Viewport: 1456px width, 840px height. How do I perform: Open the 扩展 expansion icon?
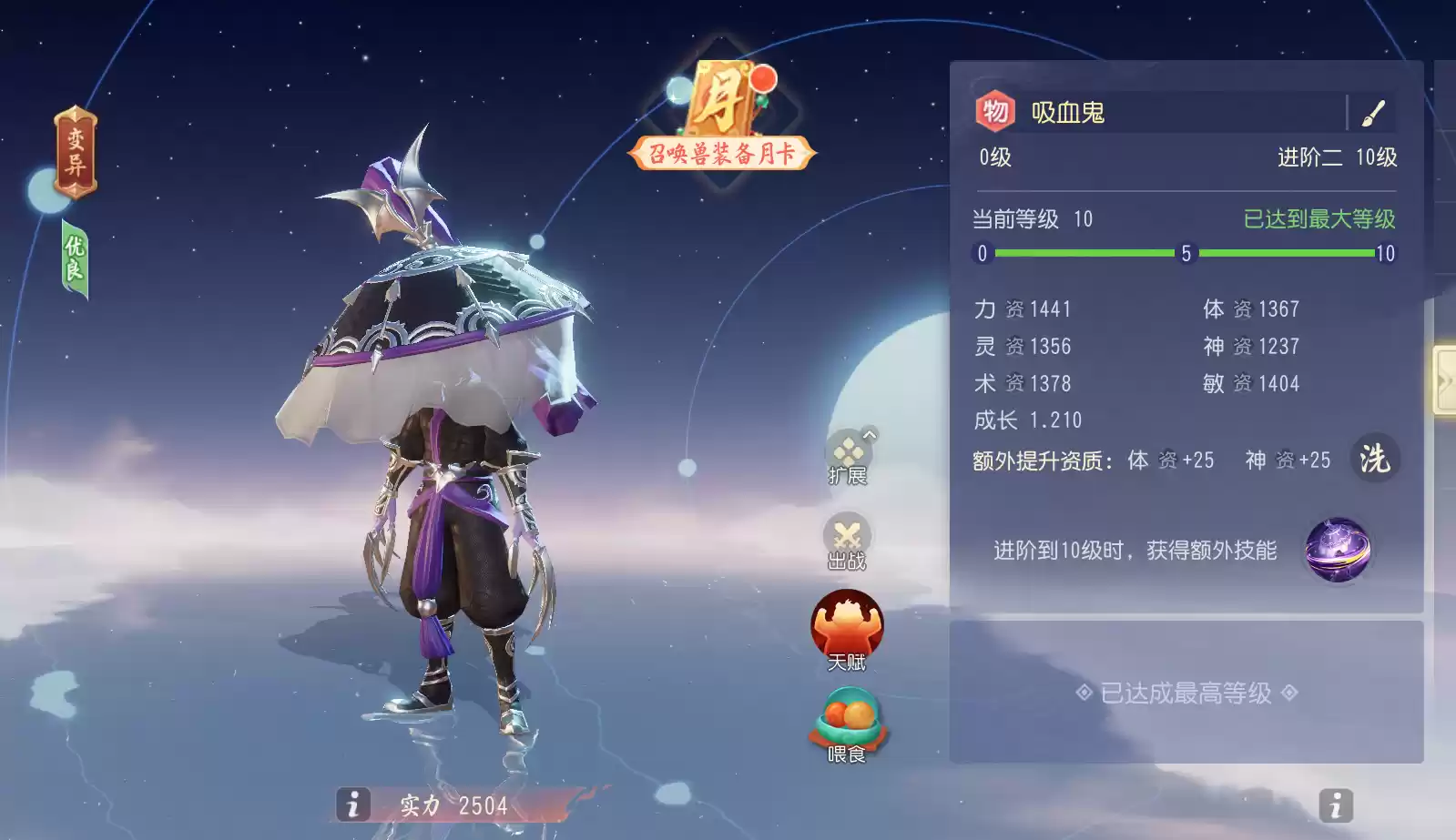pos(847,453)
